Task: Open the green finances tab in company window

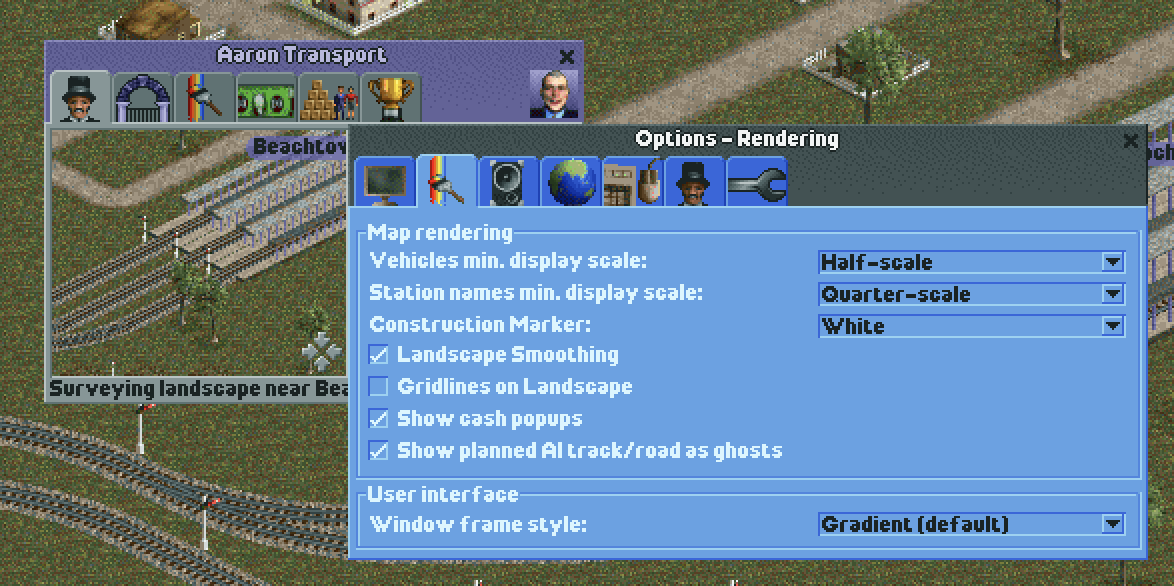Action: coord(266,98)
